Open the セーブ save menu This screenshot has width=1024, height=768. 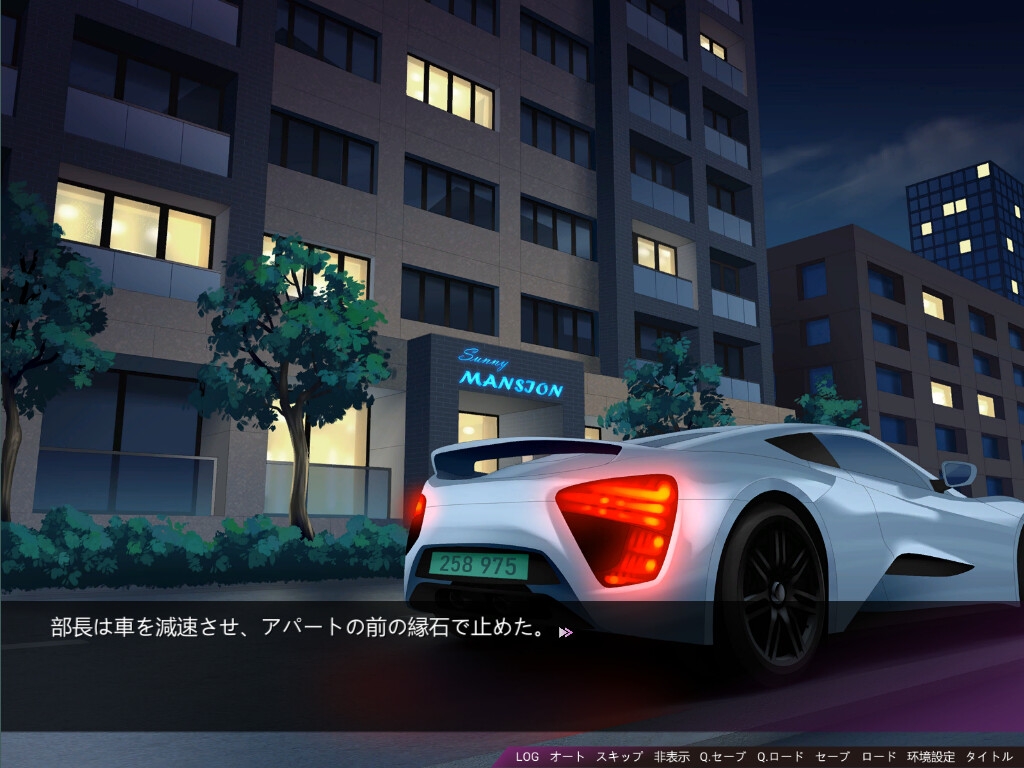coord(832,757)
